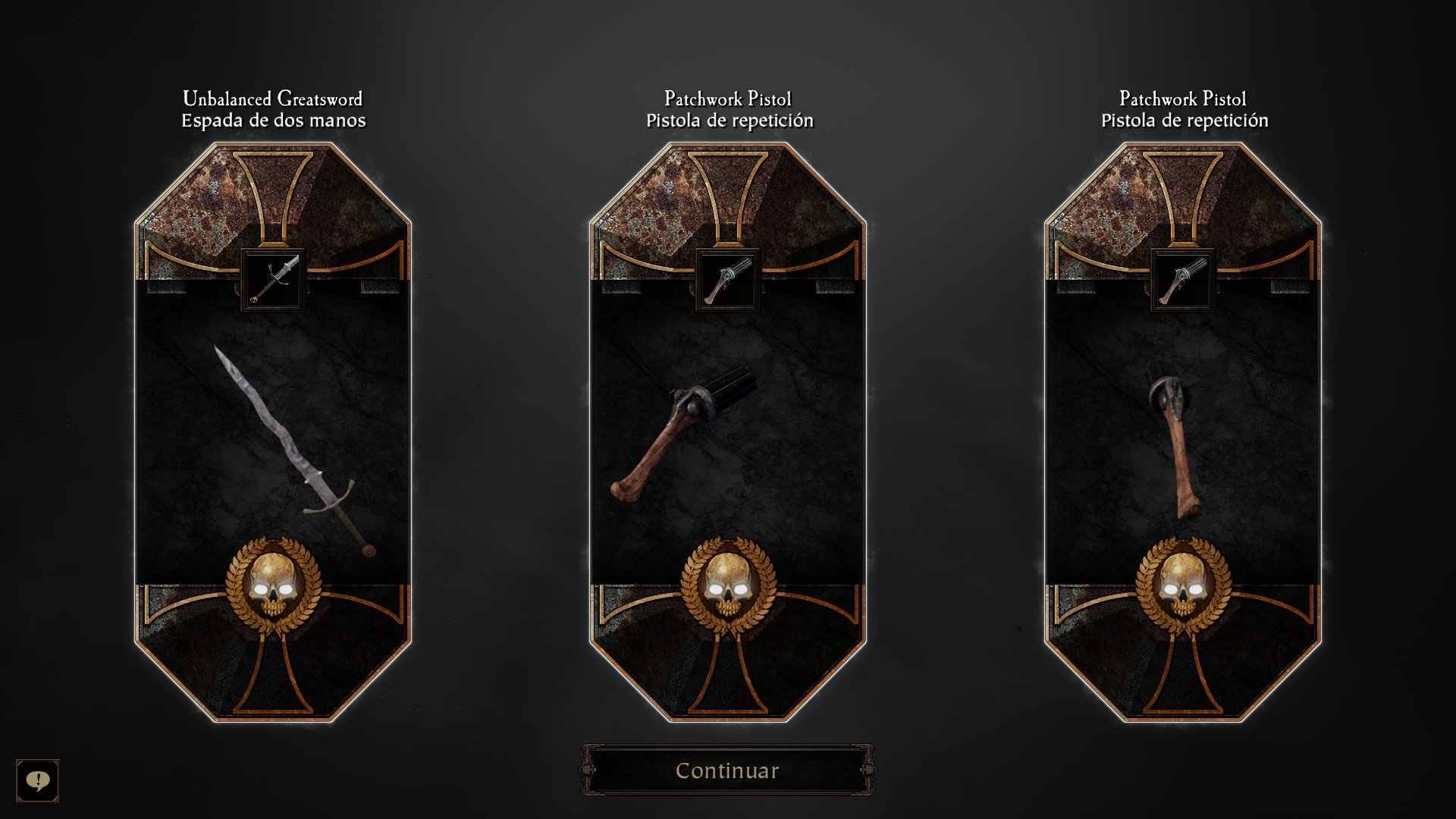The width and height of the screenshot is (1456, 819).
Task: Click the left decorative arrow on the Continuar button
Action: coord(588,770)
